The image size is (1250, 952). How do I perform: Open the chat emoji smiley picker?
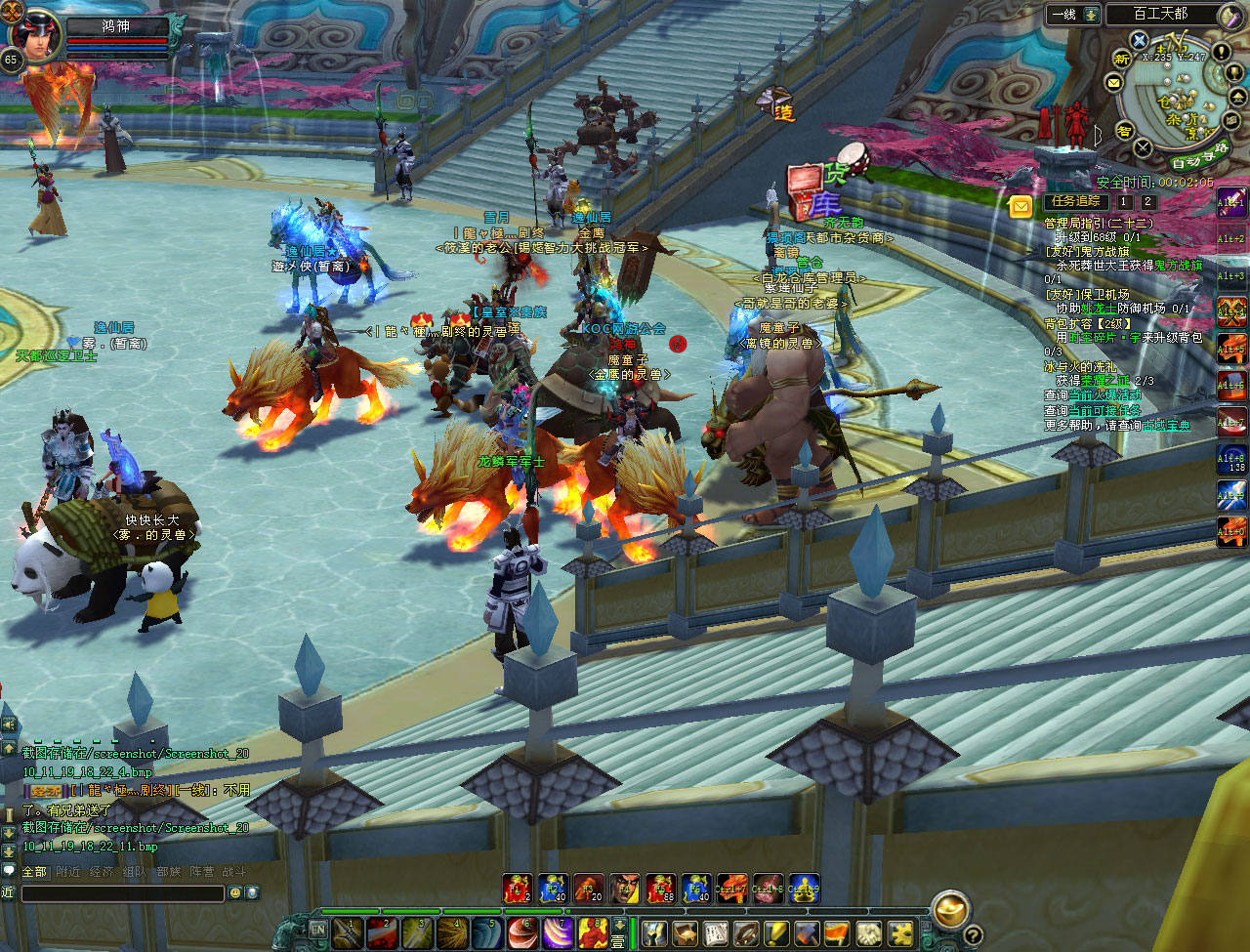[234, 893]
